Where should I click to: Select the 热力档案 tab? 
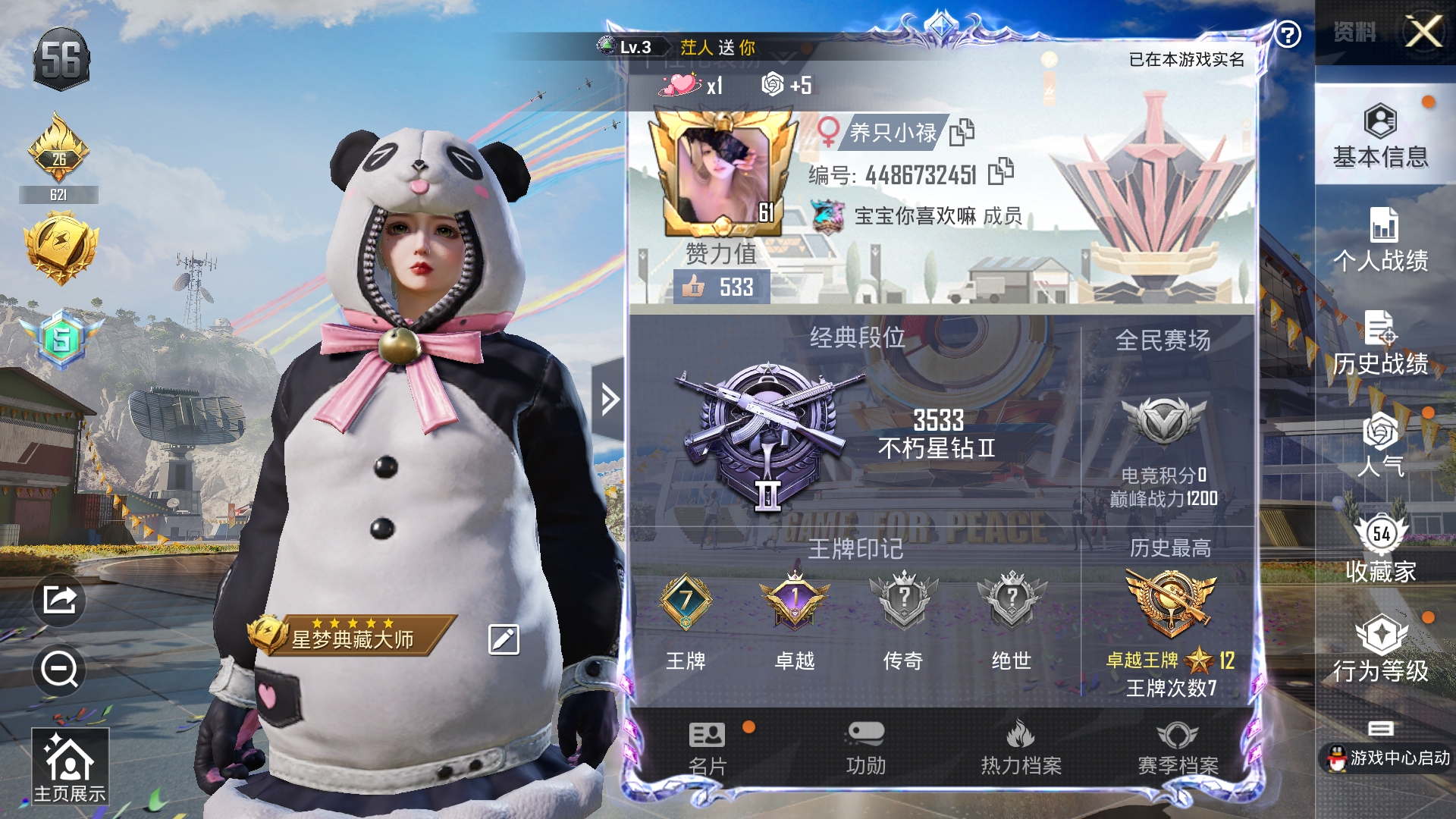point(1021,748)
